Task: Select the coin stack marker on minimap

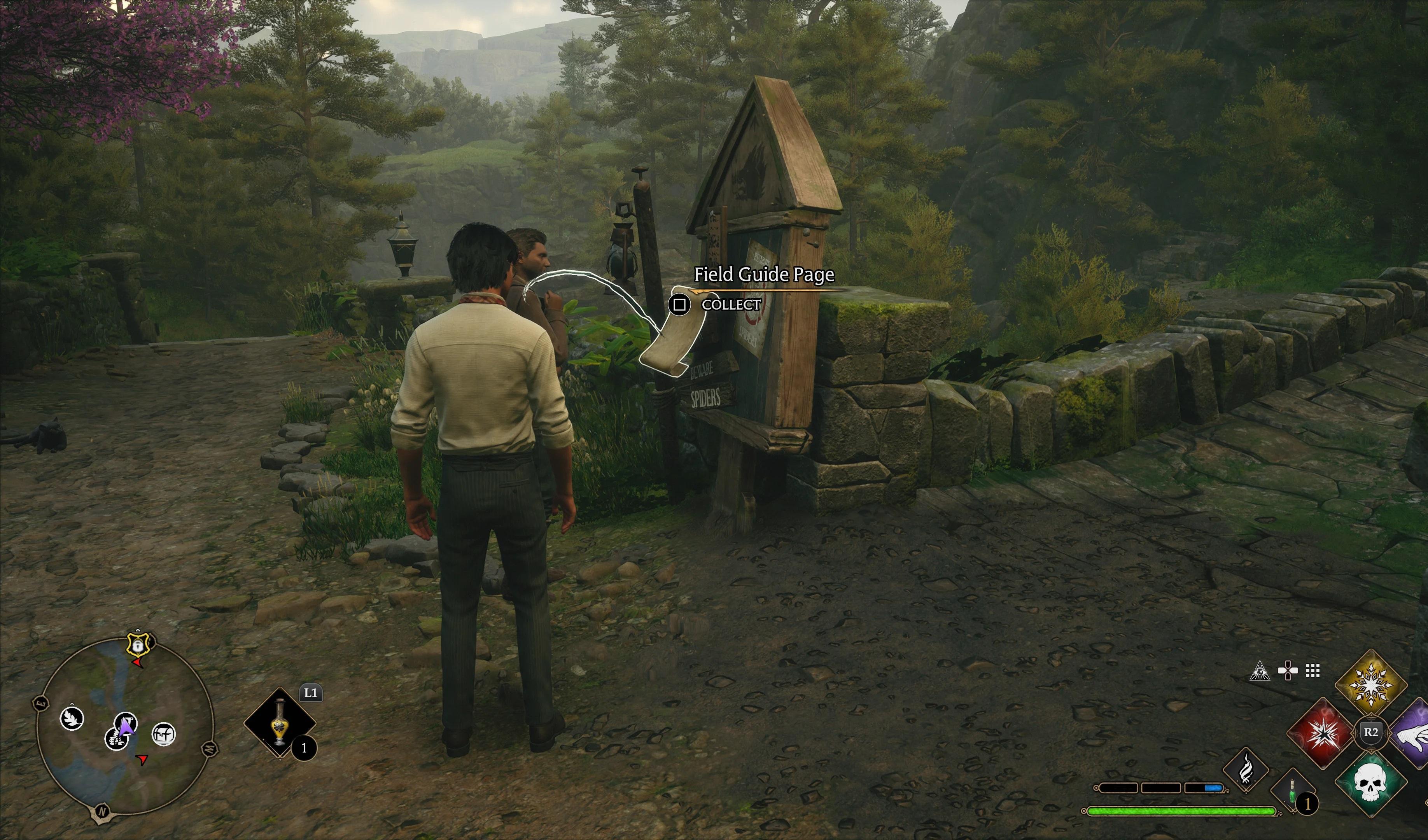Action: click(x=115, y=738)
